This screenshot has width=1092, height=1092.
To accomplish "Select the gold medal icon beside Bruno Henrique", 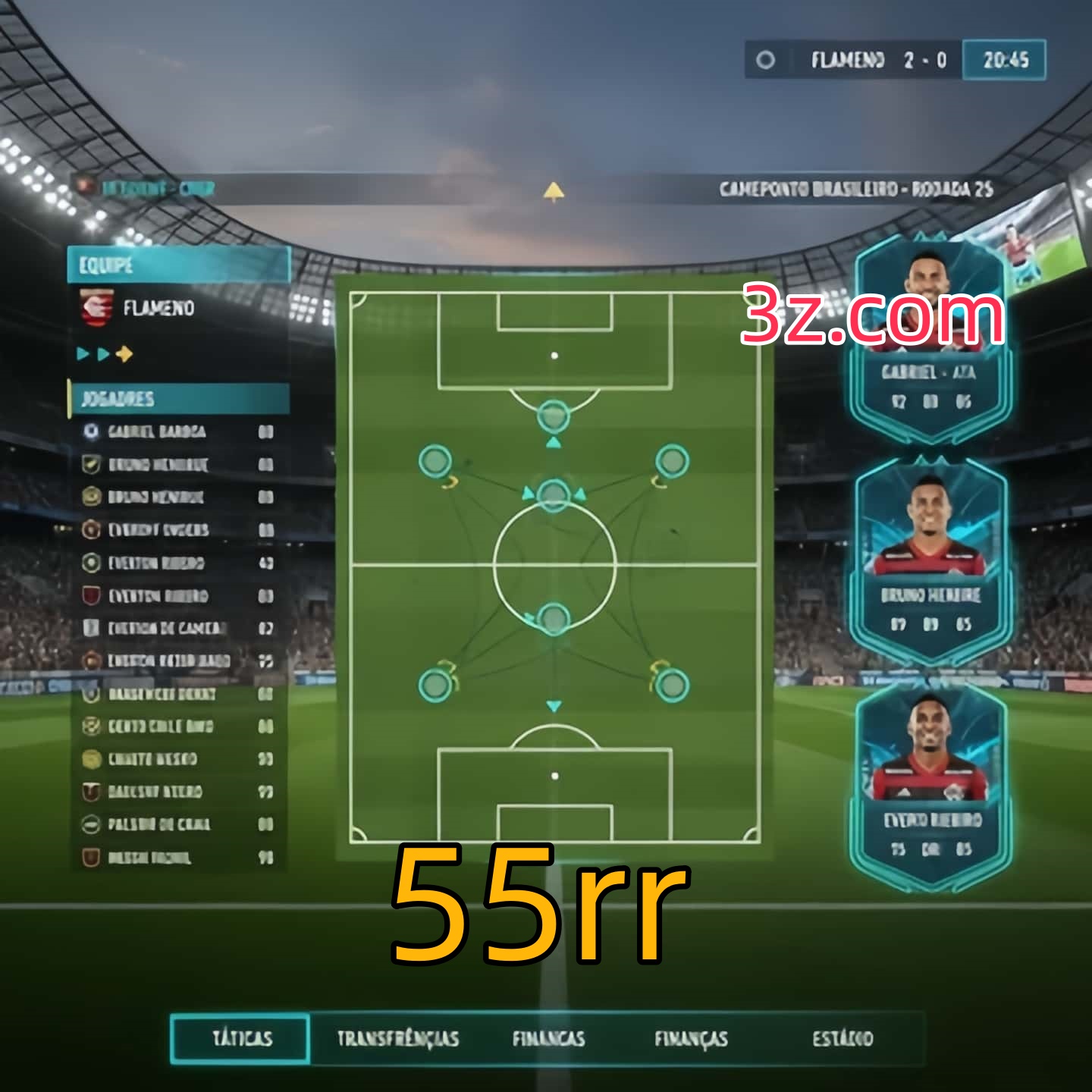I will pyautogui.click(x=92, y=497).
